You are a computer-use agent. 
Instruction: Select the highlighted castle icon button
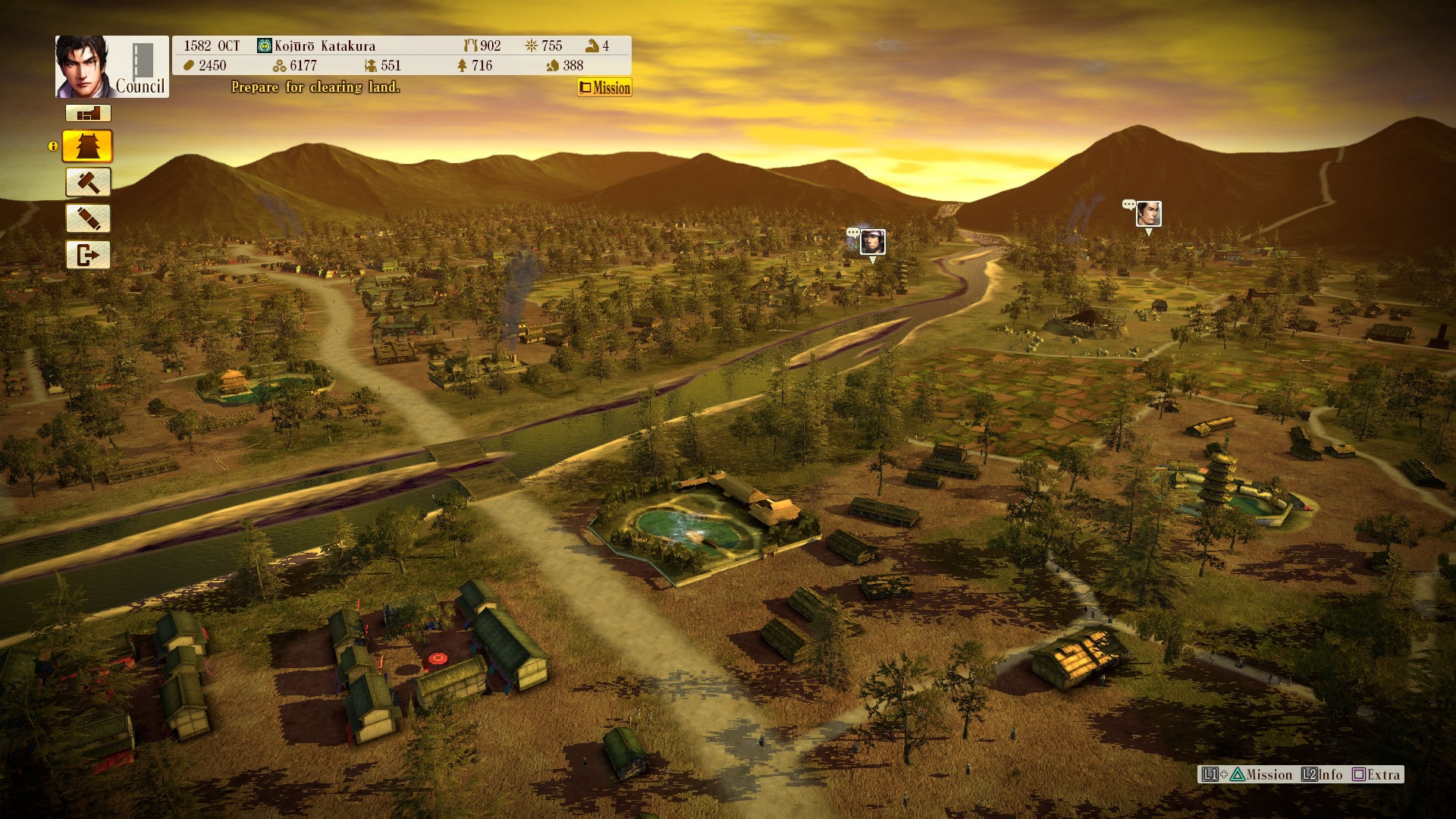(x=88, y=146)
